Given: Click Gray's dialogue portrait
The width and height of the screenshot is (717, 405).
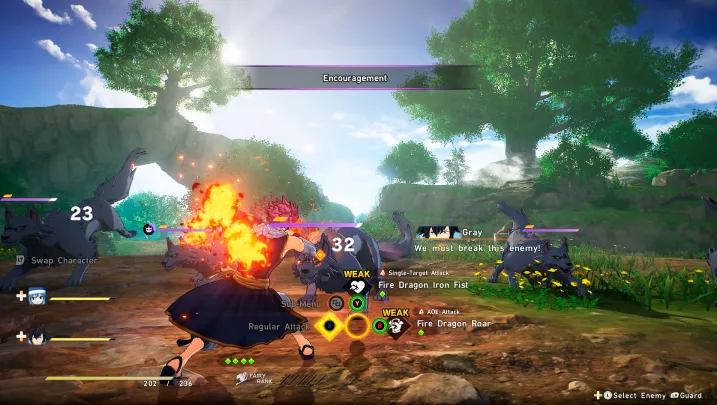Looking at the screenshot, I should coord(438,232).
